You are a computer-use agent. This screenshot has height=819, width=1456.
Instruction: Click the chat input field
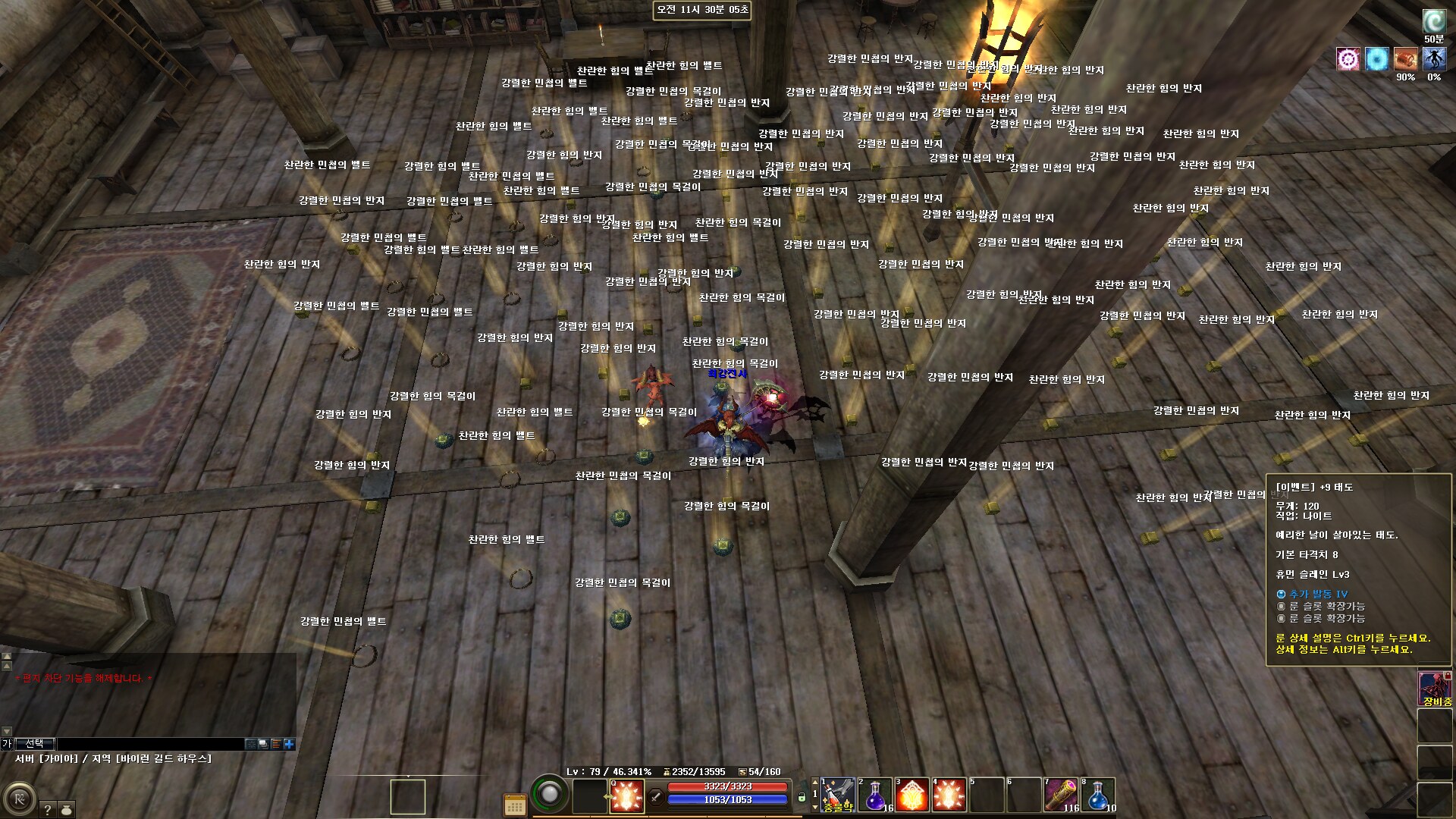[150, 744]
